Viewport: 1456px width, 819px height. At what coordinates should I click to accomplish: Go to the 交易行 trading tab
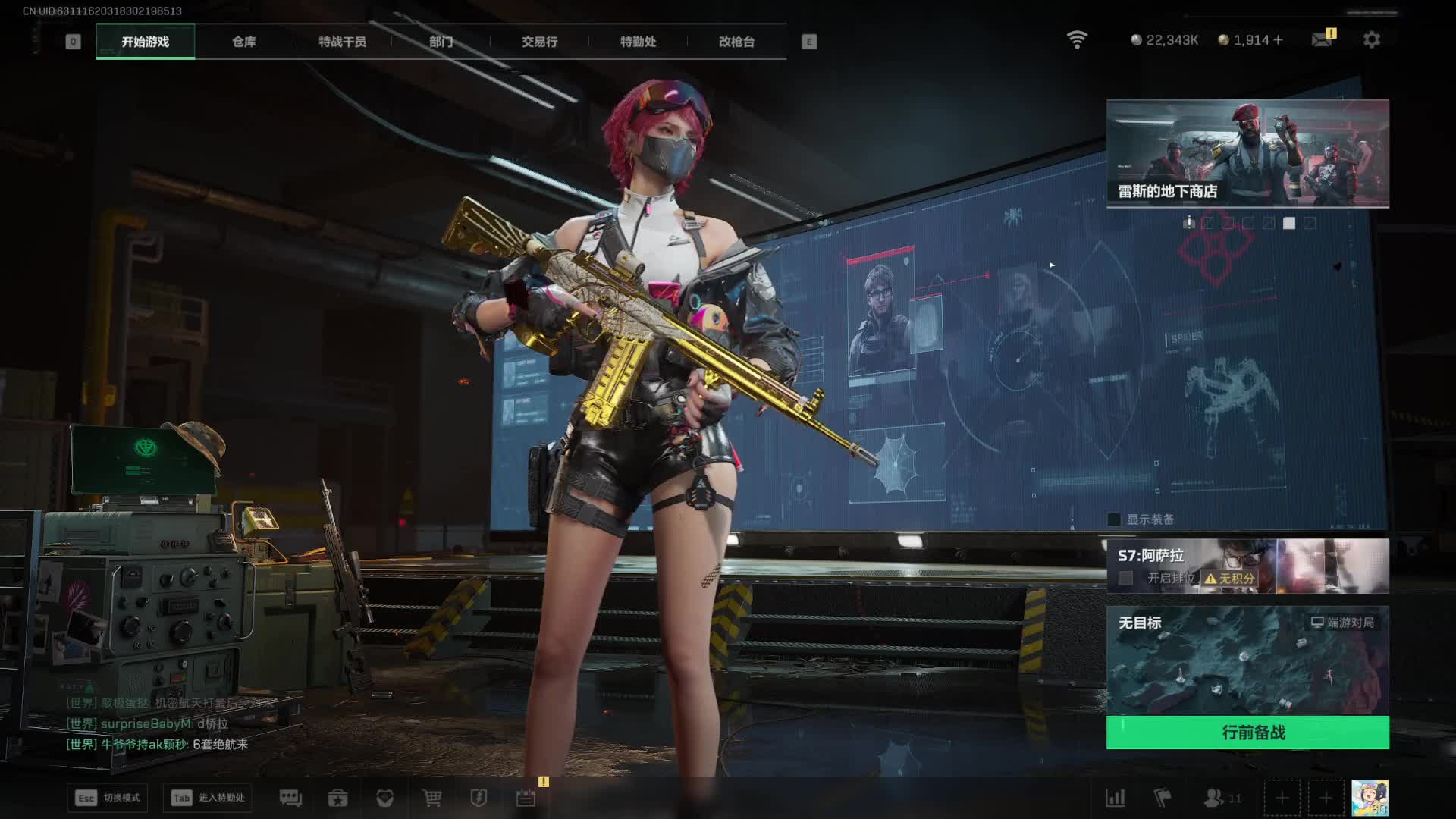[539, 42]
